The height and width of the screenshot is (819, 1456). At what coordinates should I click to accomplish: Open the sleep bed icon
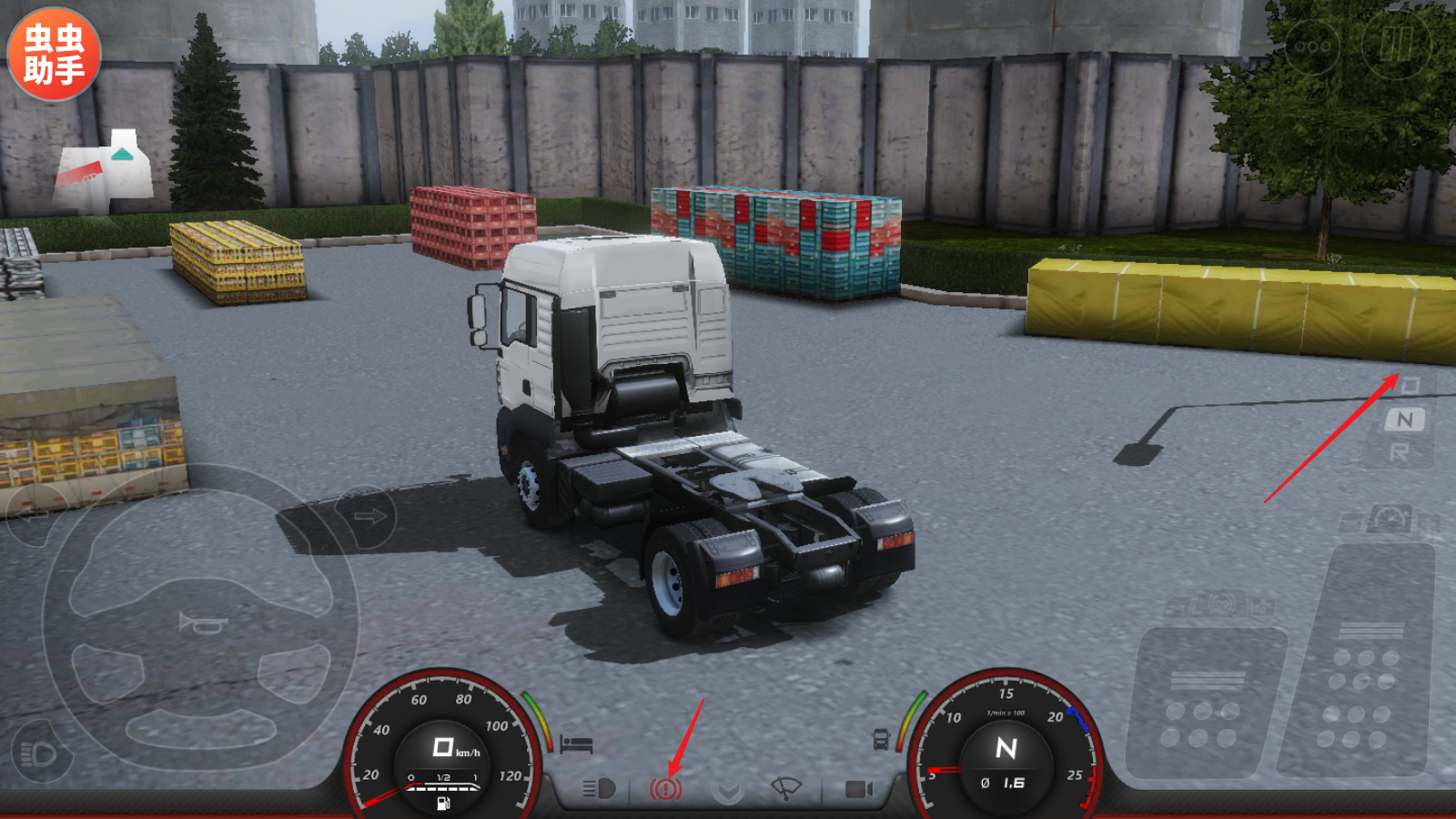pyautogui.click(x=576, y=744)
